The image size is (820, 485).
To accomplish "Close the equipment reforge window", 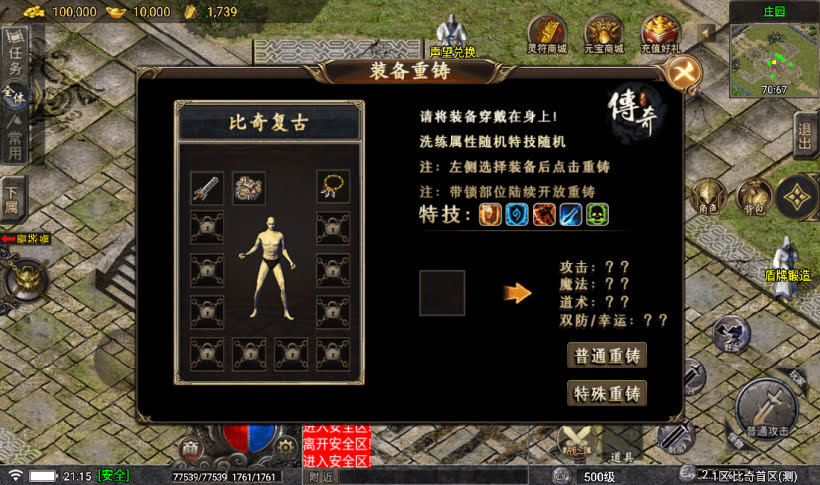I will [x=683, y=72].
